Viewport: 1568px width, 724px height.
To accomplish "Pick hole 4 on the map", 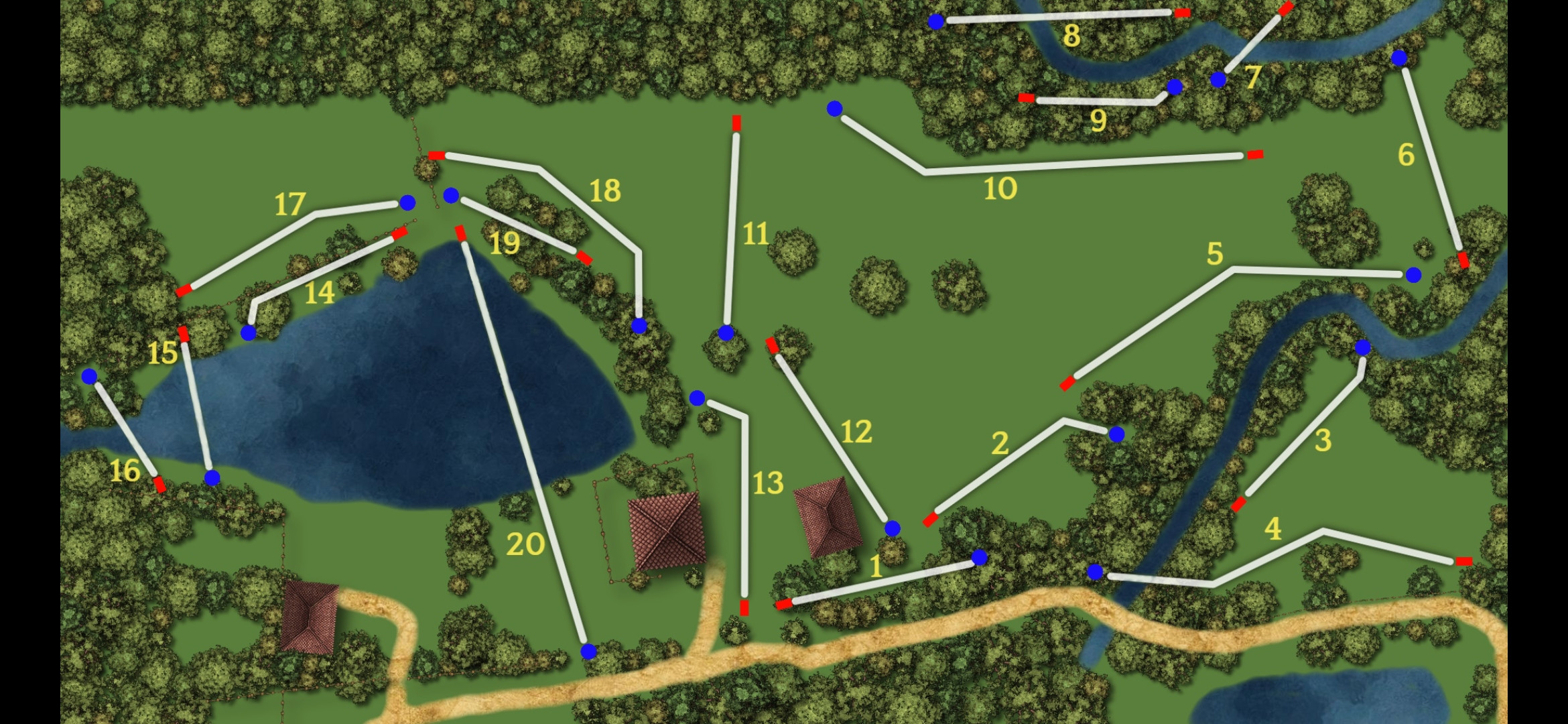I will coord(1272,529).
